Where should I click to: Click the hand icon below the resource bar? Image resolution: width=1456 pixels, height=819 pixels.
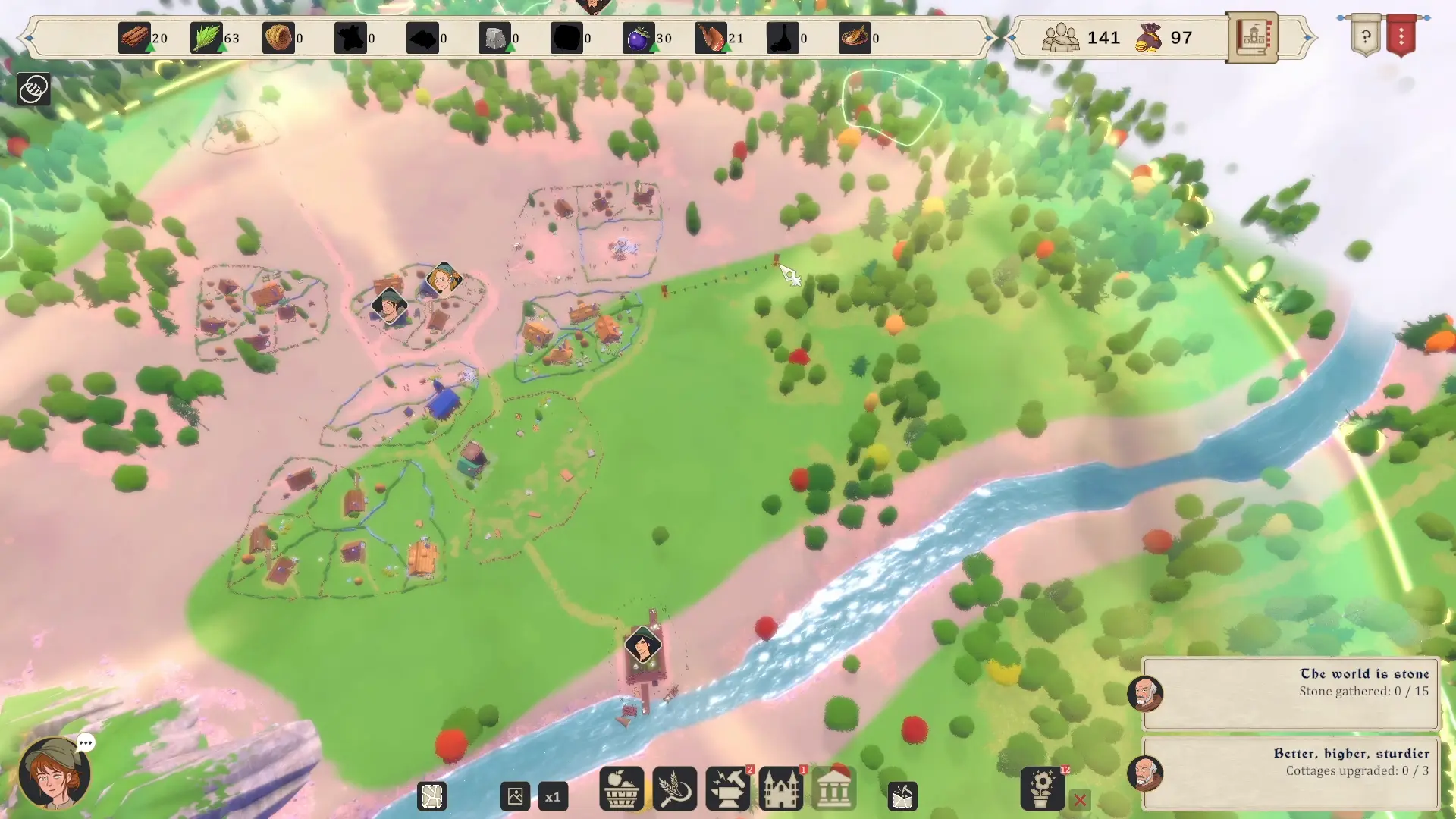point(33,89)
